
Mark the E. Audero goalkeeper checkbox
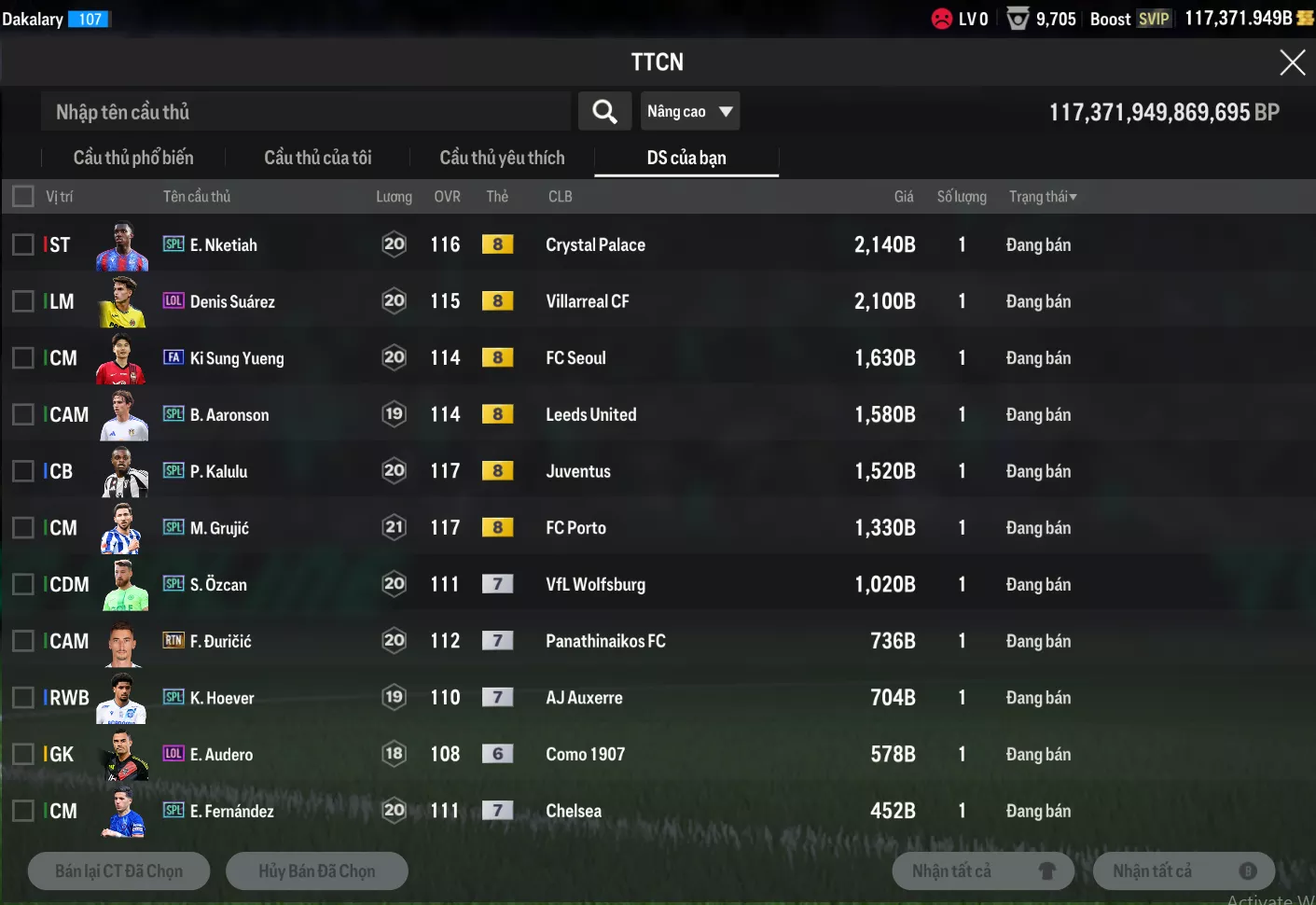pos(23,754)
